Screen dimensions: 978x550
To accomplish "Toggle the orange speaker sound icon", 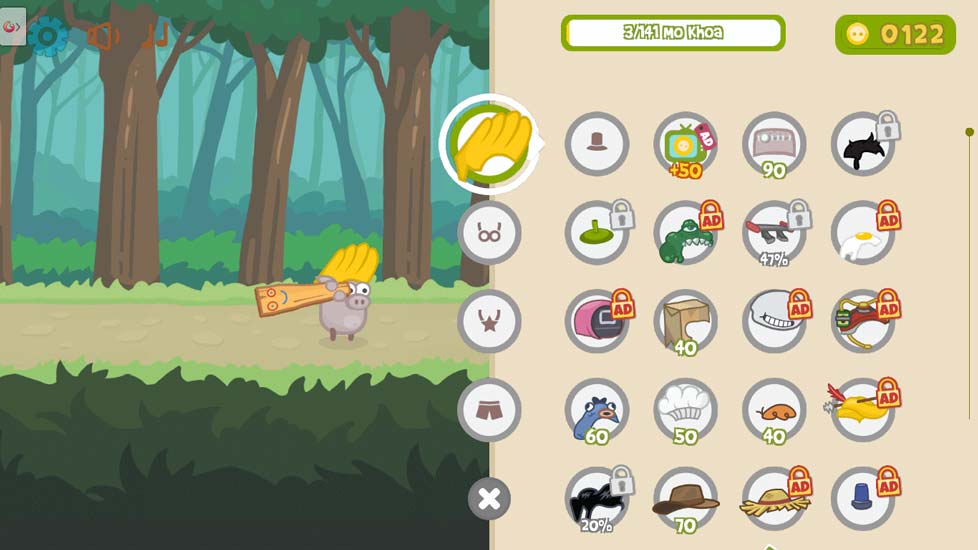I will click(x=102, y=36).
